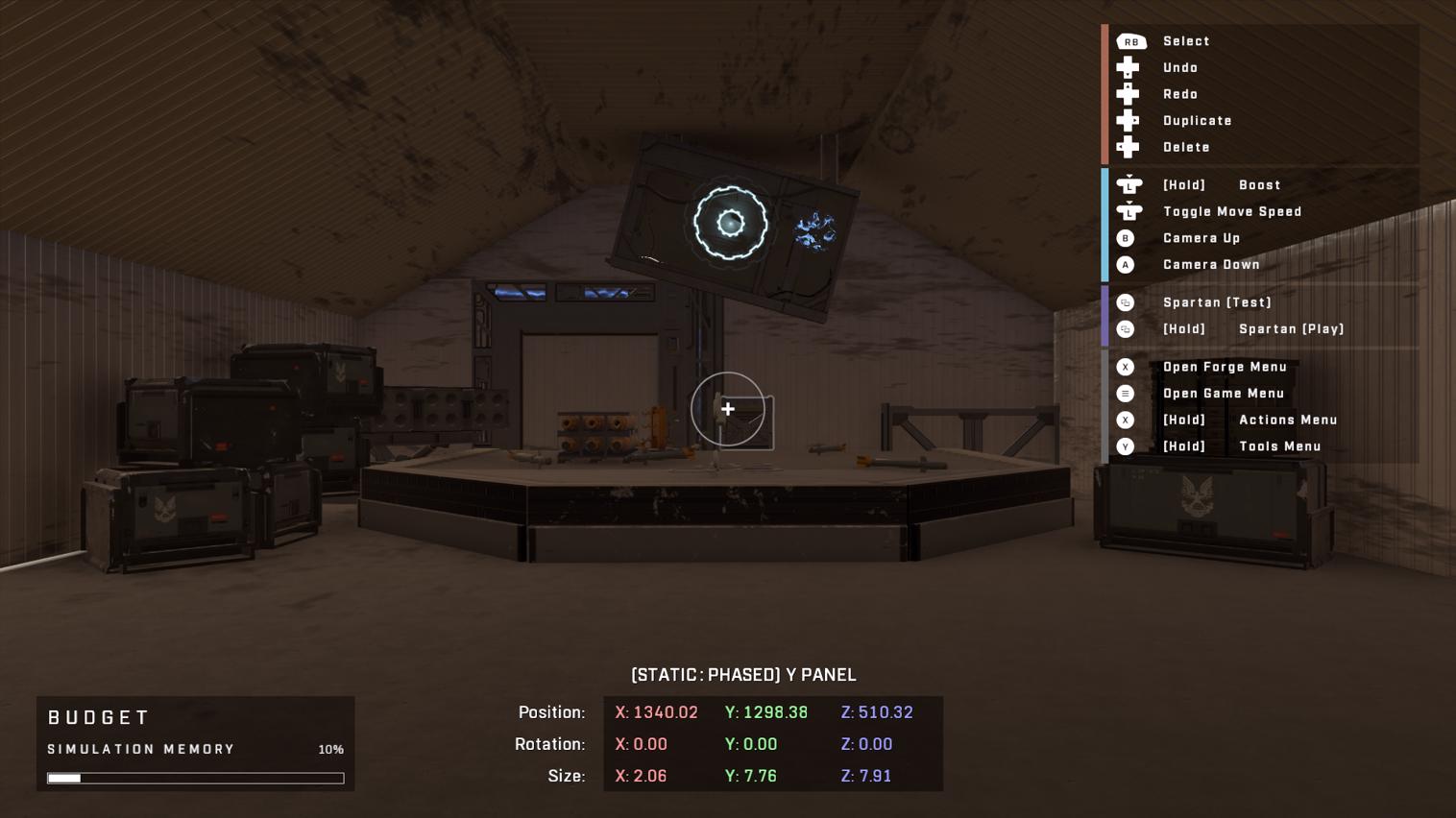The image size is (1456, 818).
Task: Select the Duplicate d-pad icon
Action: 1128,120
